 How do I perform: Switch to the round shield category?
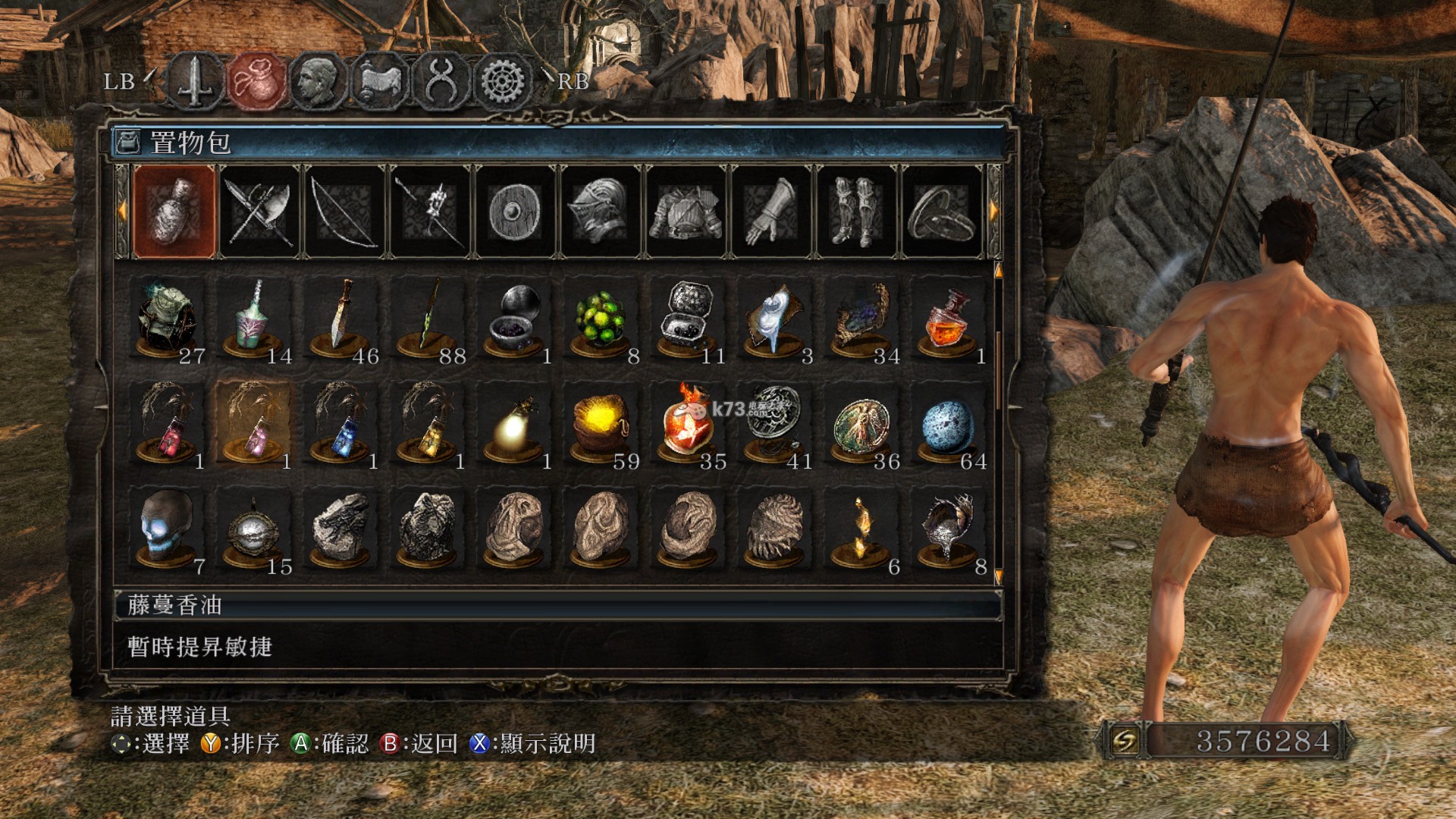(x=515, y=212)
